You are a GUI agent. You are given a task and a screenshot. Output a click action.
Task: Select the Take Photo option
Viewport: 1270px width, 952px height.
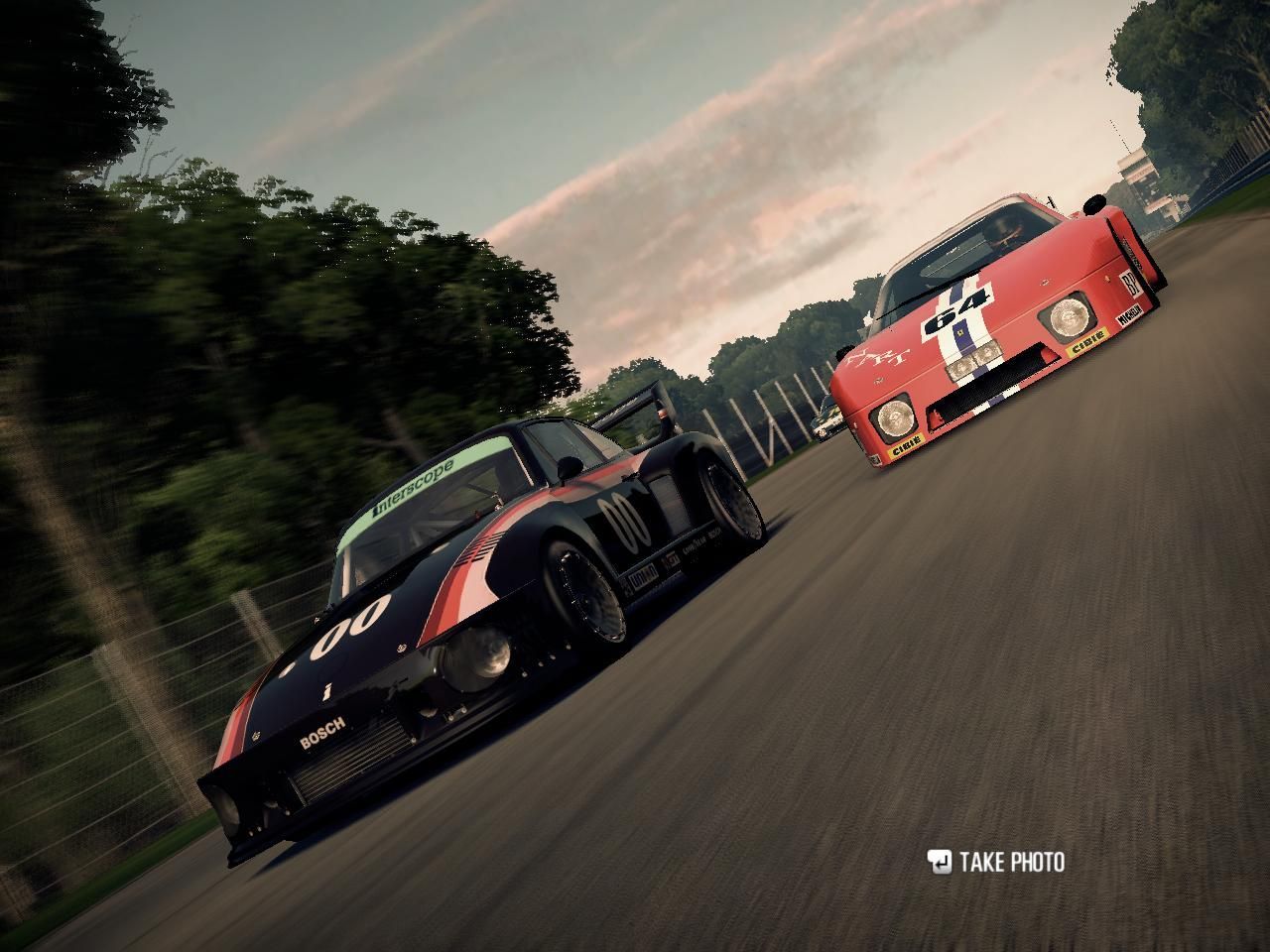pyautogui.click(x=996, y=862)
